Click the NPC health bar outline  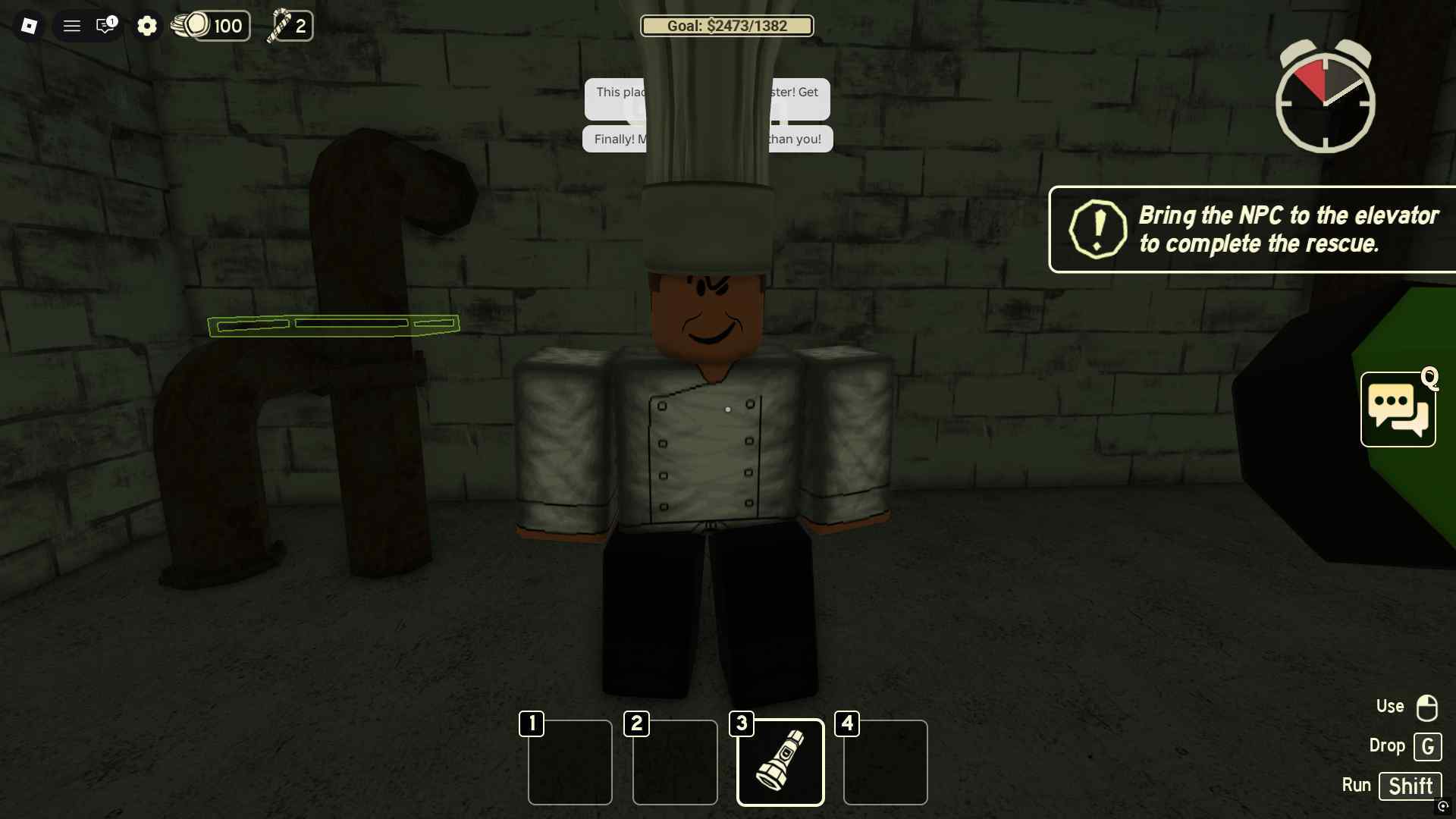pyautogui.click(x=334, y=325)
